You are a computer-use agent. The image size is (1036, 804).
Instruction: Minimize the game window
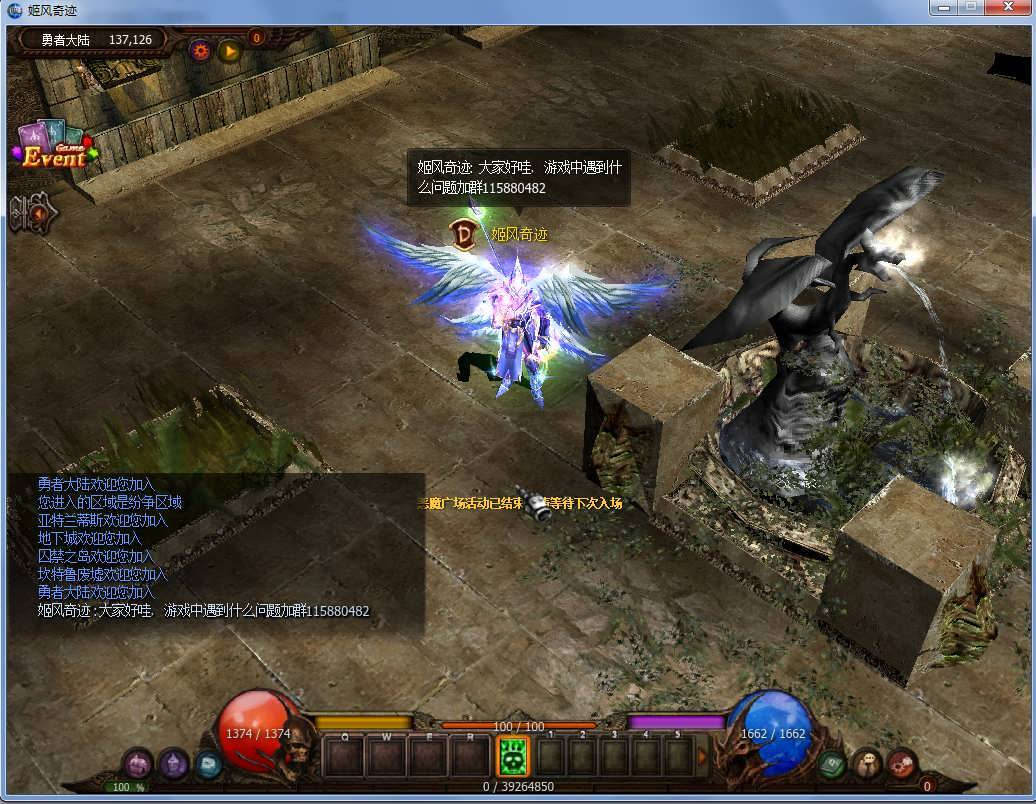[943, 8]
